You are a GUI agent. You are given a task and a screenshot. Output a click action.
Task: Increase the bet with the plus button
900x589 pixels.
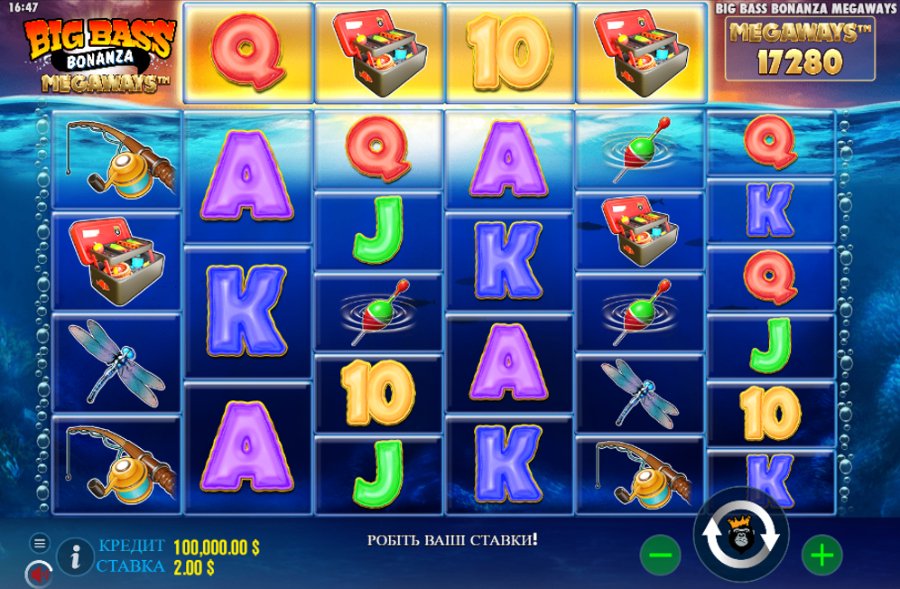[x=821, y=554]
